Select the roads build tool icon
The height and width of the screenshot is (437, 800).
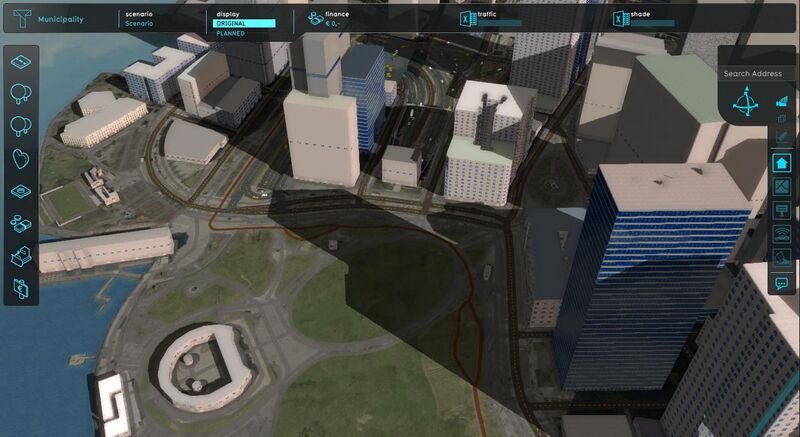pos(21,63)
